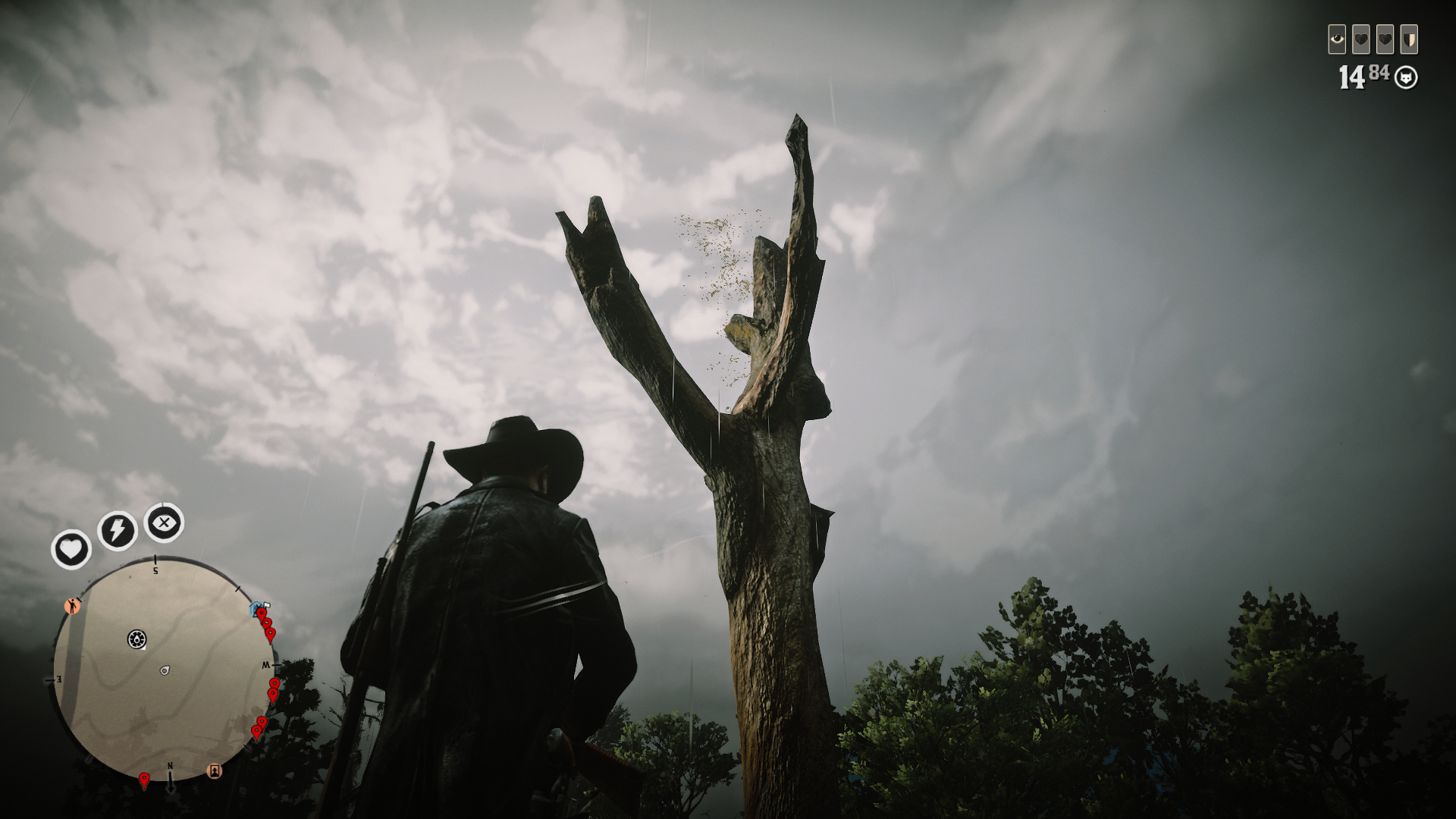Click the orange stranger marker on minimap edge
This screenshot has width=1456, height=819.
pos(72,606)
